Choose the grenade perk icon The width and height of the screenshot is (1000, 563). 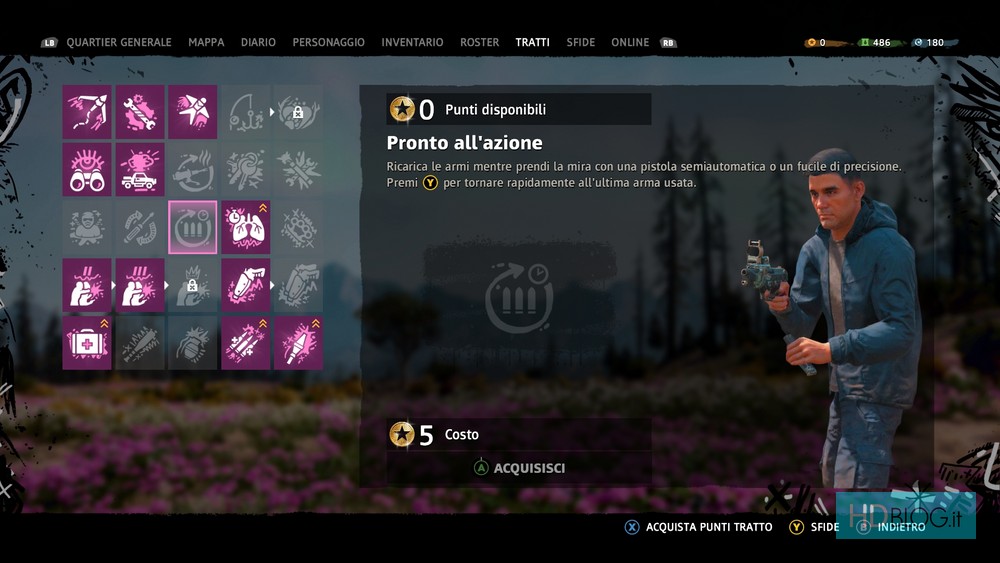click(x=193, y=343)
